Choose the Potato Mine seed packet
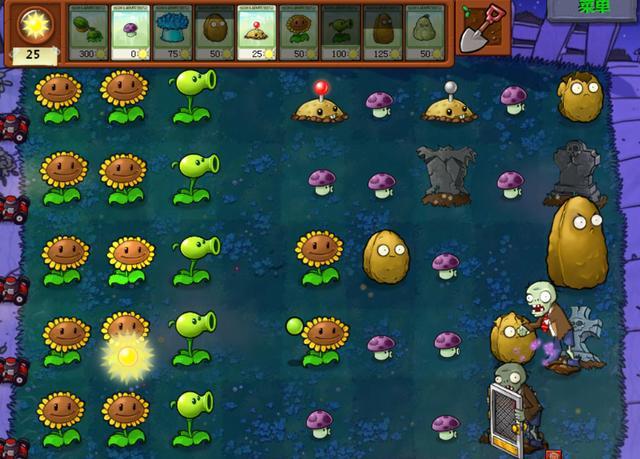 [x=257, y=32]
